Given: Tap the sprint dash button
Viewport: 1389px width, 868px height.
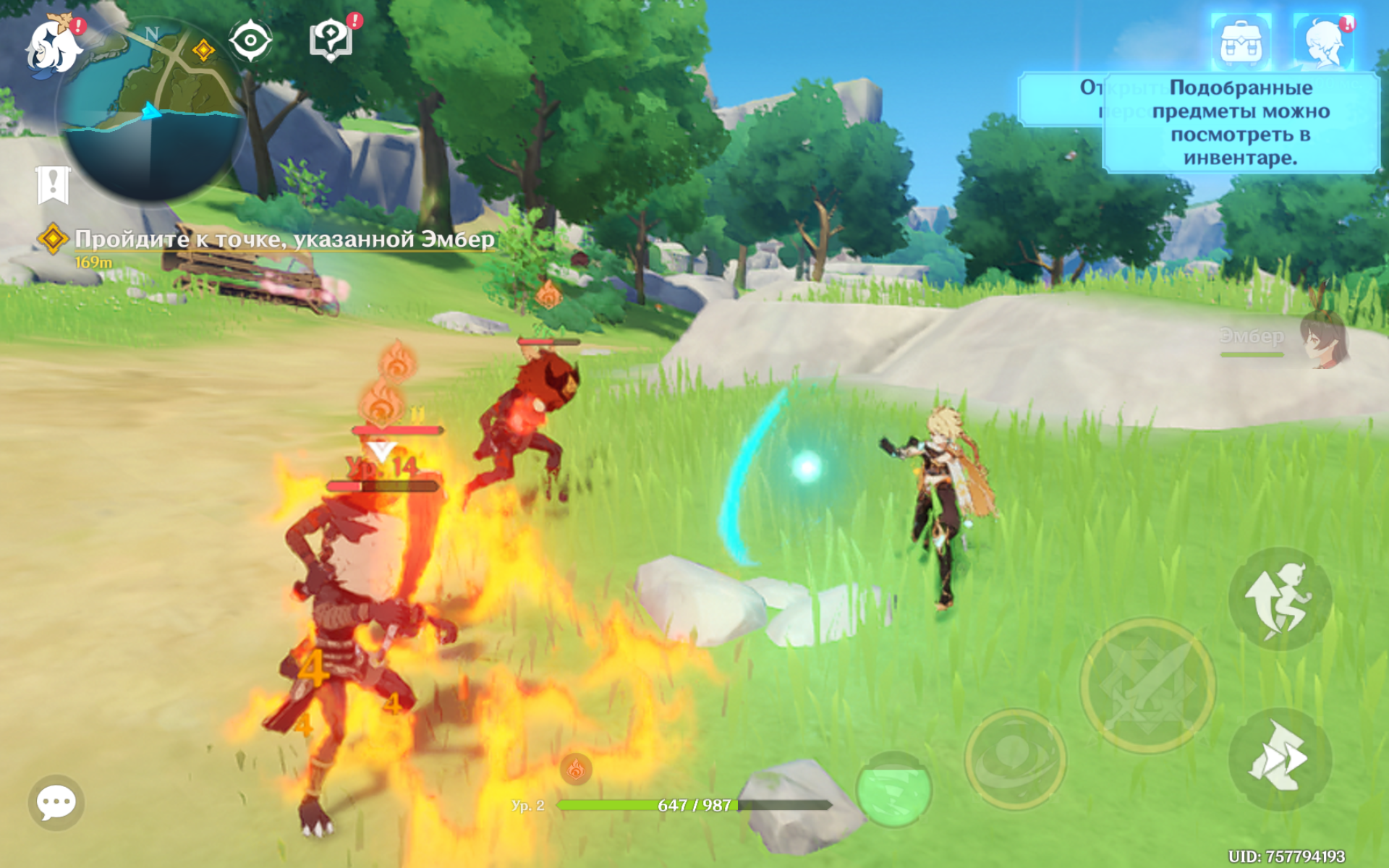Looking at the screenshot, I should click(1280, 759).
